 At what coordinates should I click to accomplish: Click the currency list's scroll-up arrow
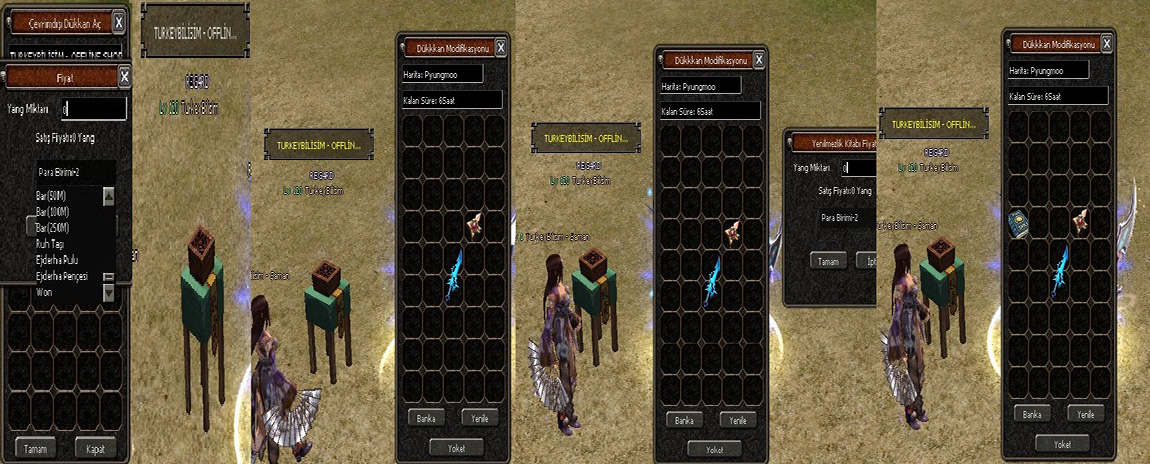109,196
